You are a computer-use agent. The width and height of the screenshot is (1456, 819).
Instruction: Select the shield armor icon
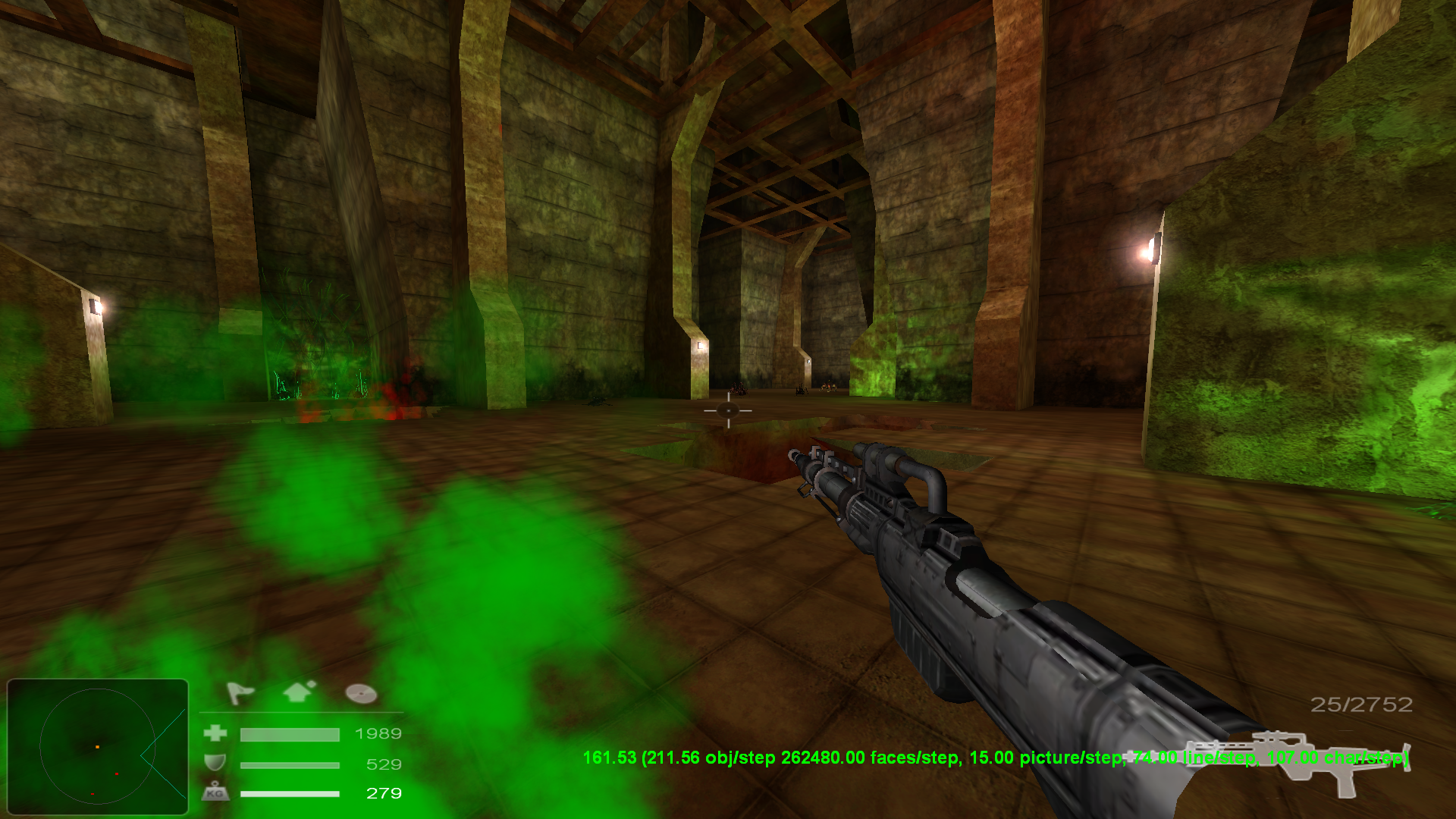(215, 764)
